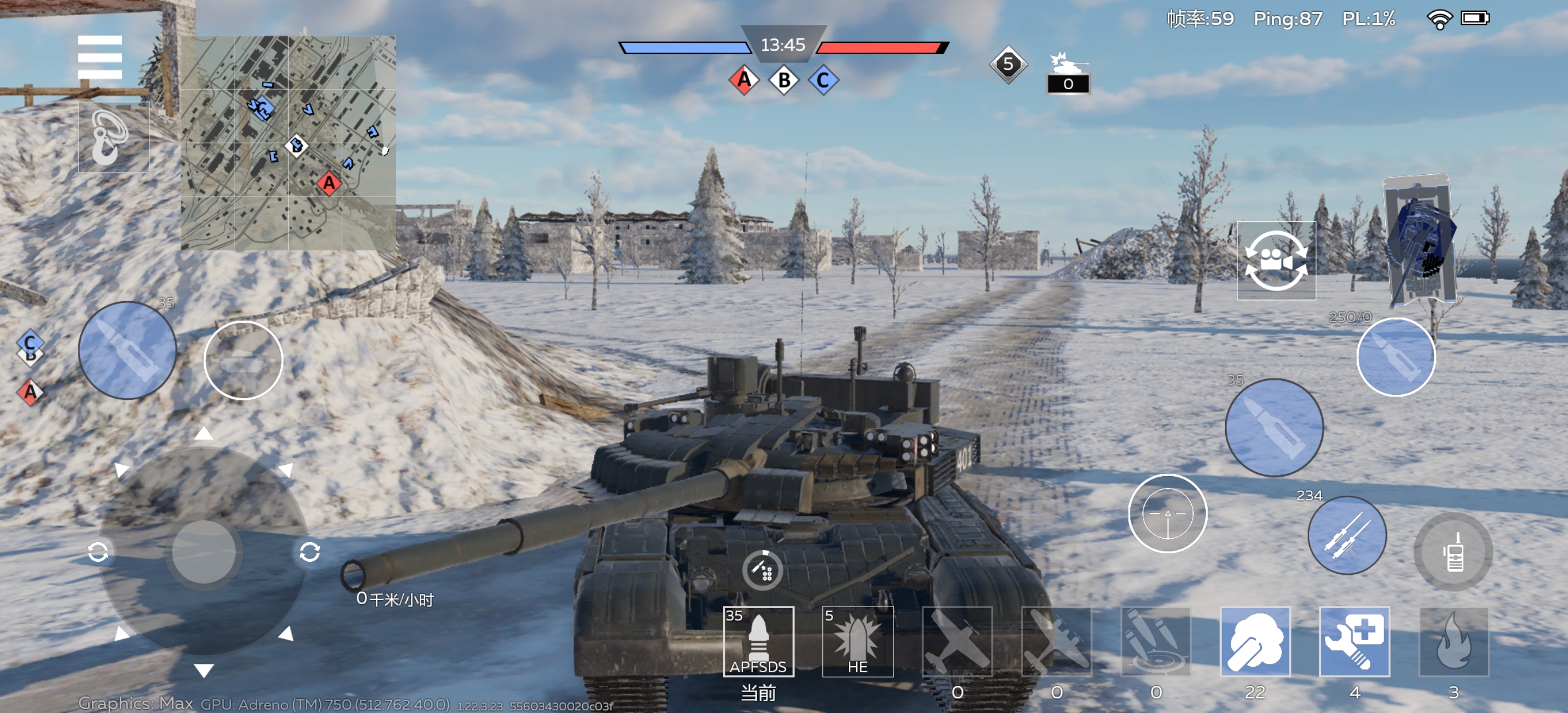Tap the artillery strike slot

[1155, 641]
